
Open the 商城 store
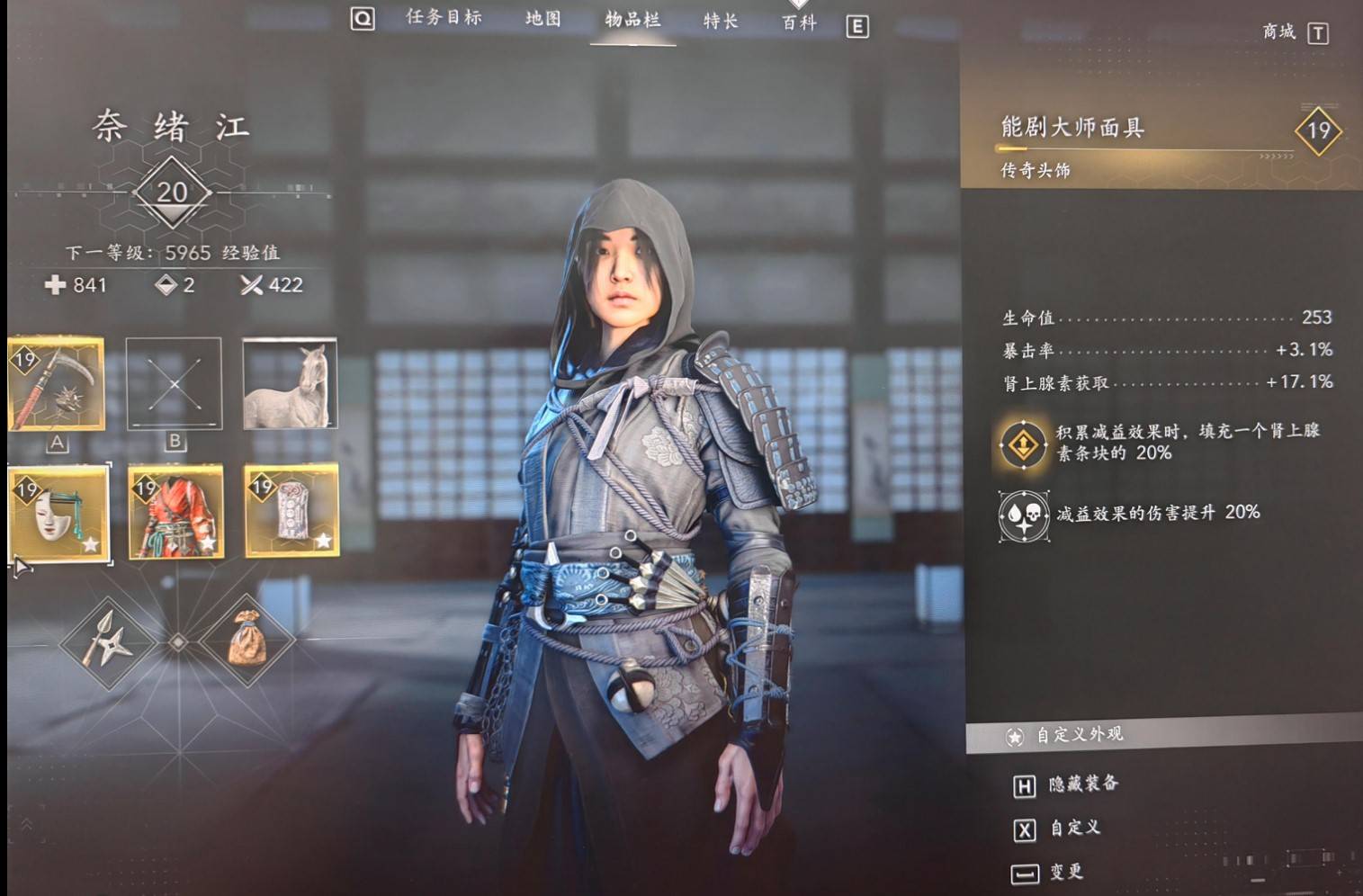(1279, 32)
